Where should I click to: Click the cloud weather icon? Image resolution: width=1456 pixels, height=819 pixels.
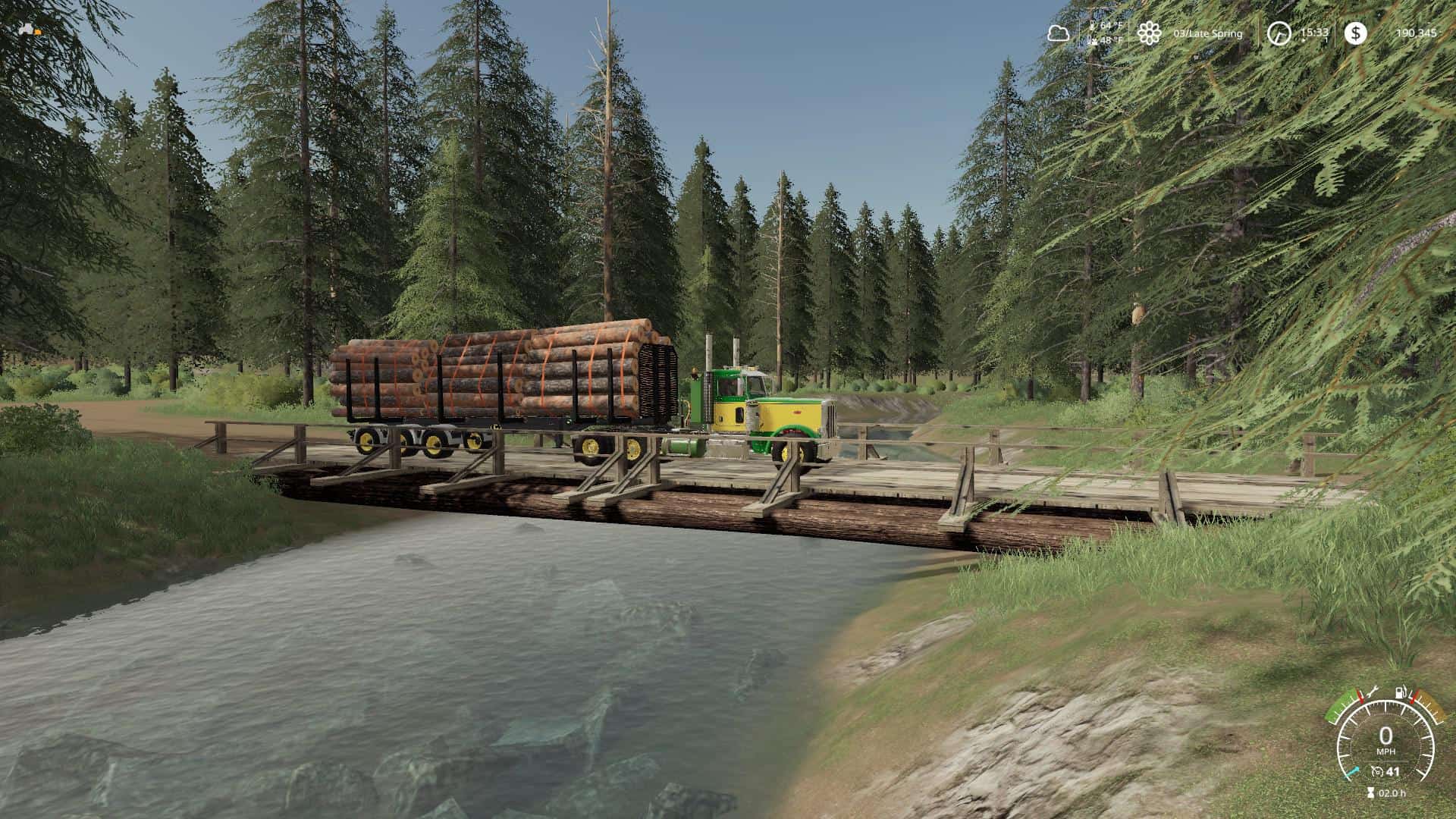tap(1057, 33)
